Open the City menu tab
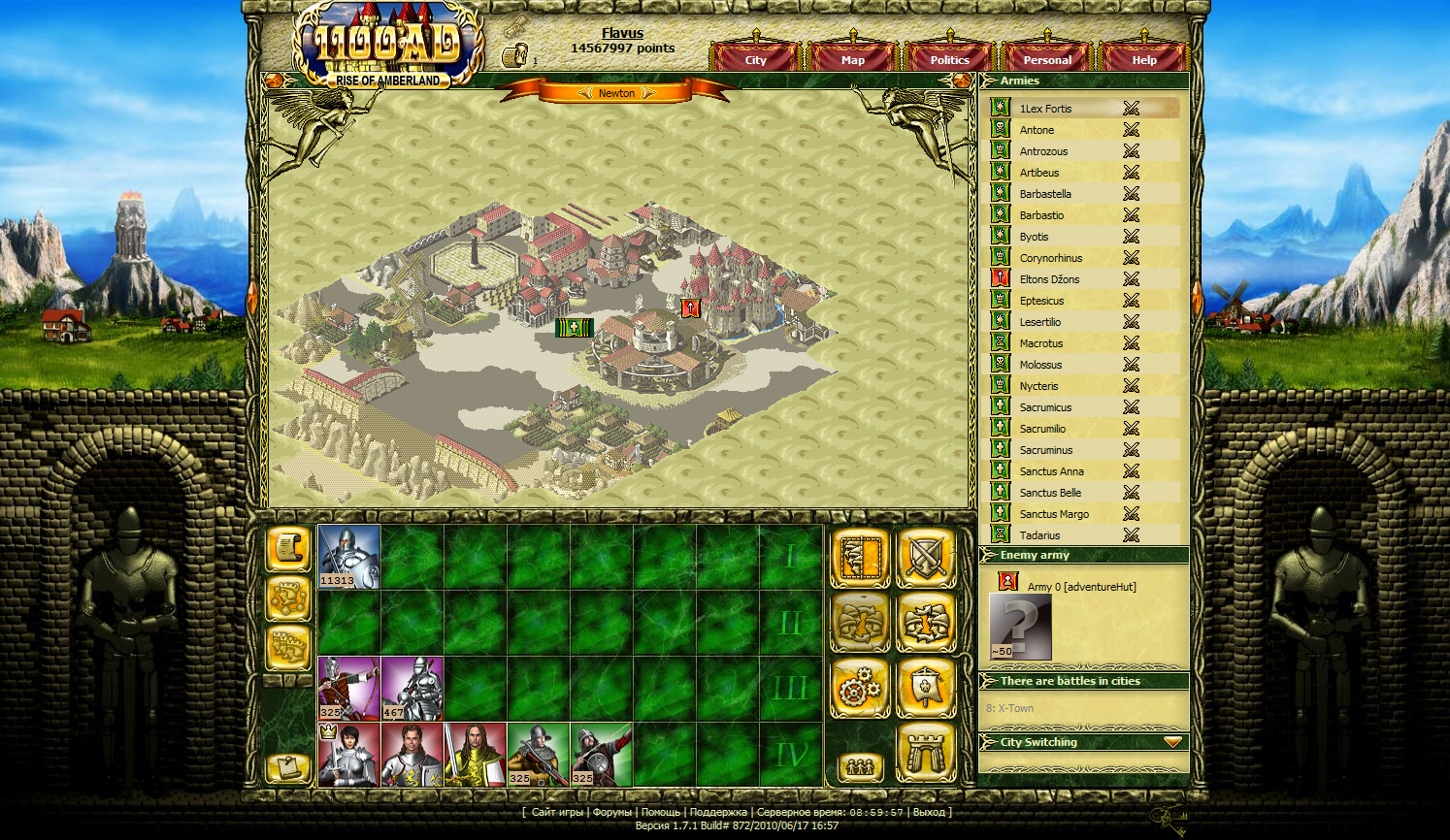This screenshot has height=840, width=1450. click(755, 59)
